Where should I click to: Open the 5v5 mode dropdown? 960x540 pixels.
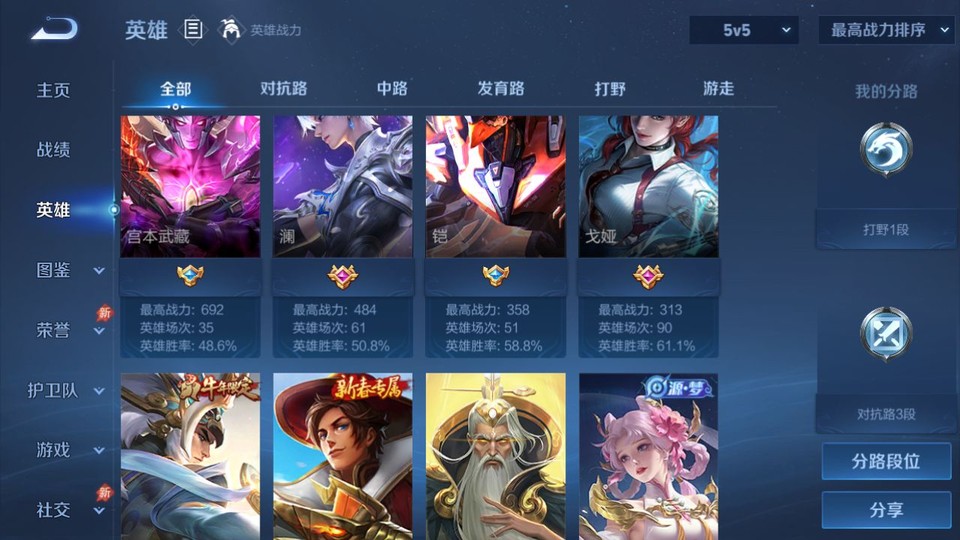(744, 30)
